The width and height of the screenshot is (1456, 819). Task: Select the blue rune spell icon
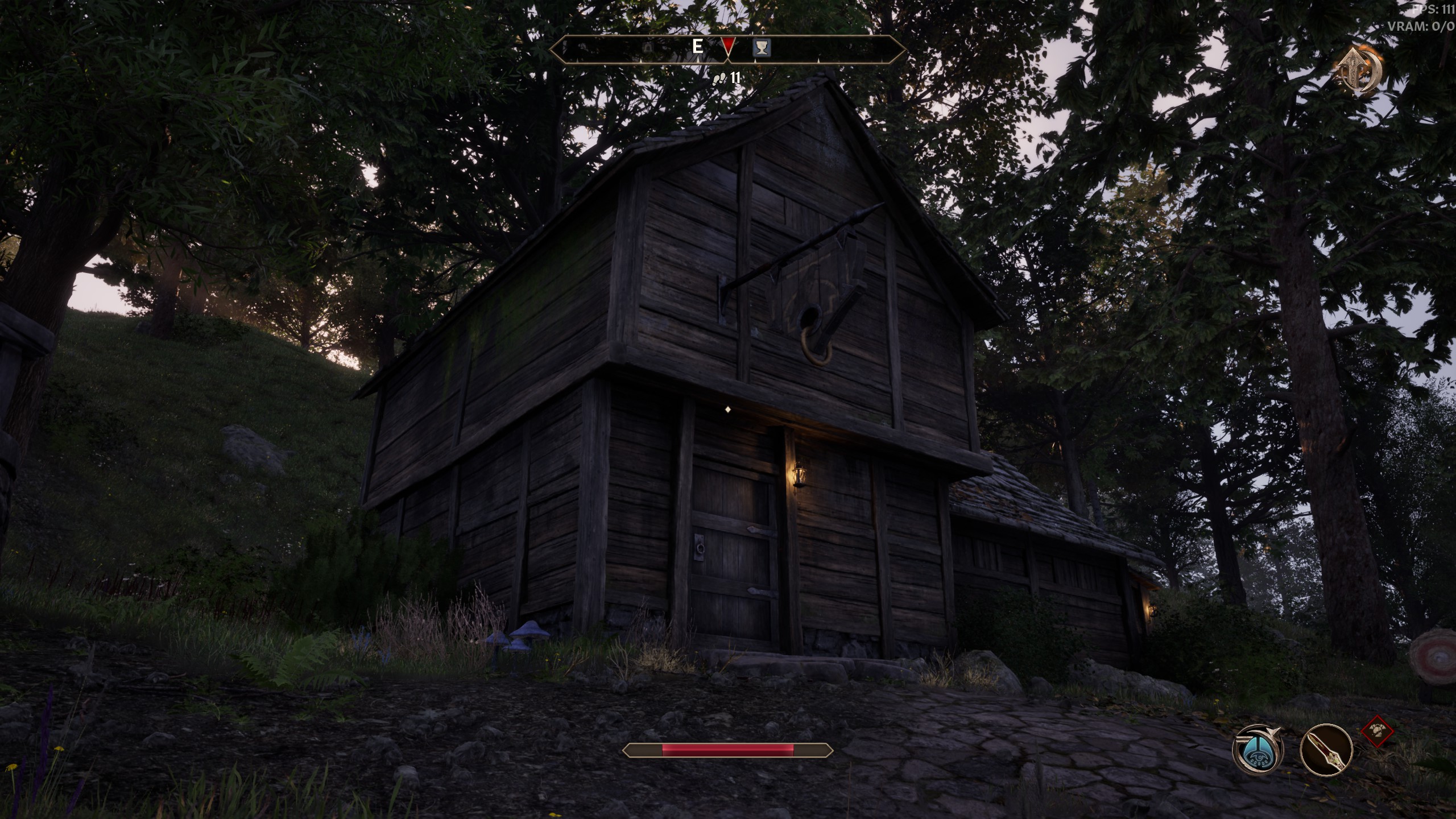tap(1258, 749)
